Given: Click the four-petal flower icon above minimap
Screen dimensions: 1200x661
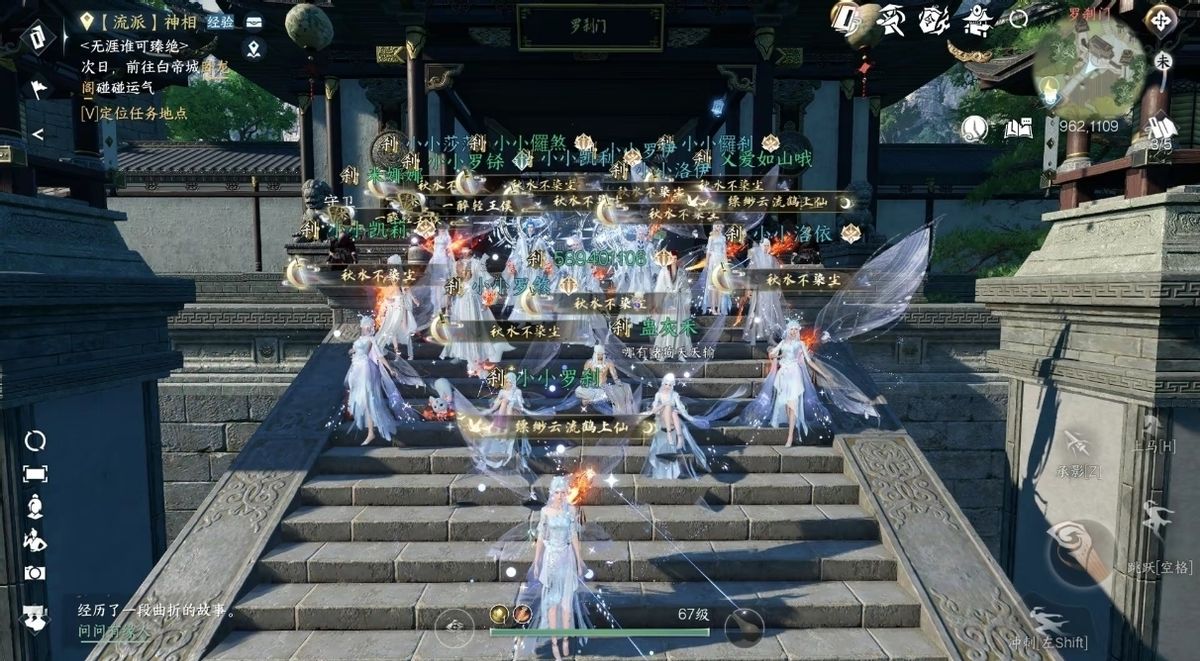Looking at the screenshot, I should [1160, 19].
